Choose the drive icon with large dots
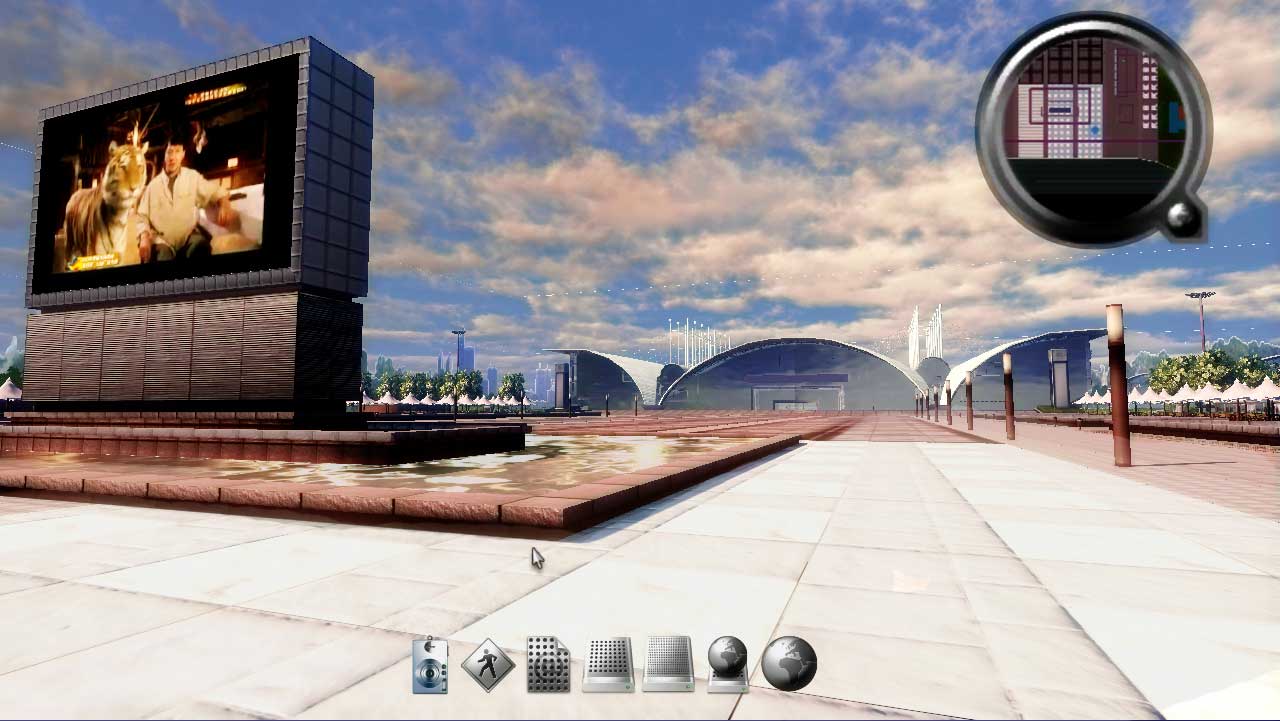 (608, 664)
